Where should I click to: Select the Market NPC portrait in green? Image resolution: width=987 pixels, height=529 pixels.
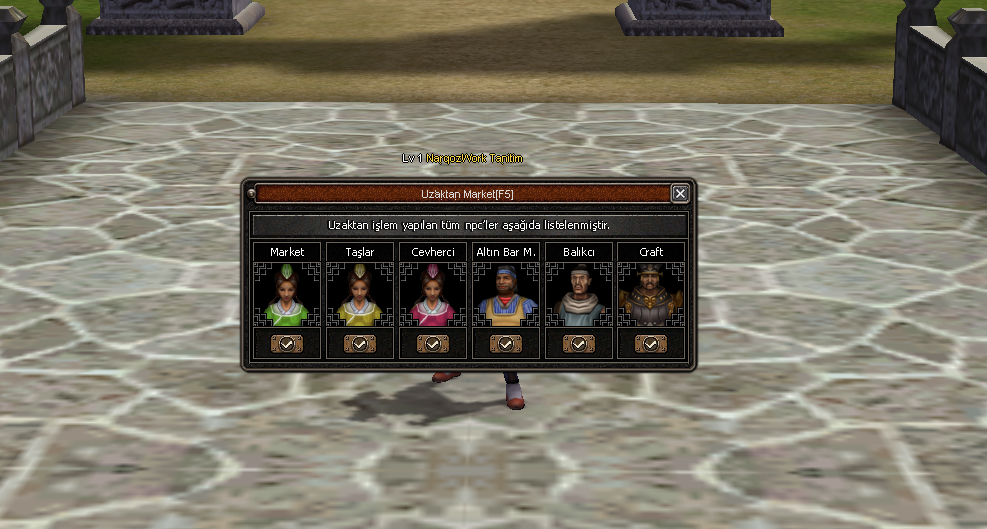tap(287, 296)
